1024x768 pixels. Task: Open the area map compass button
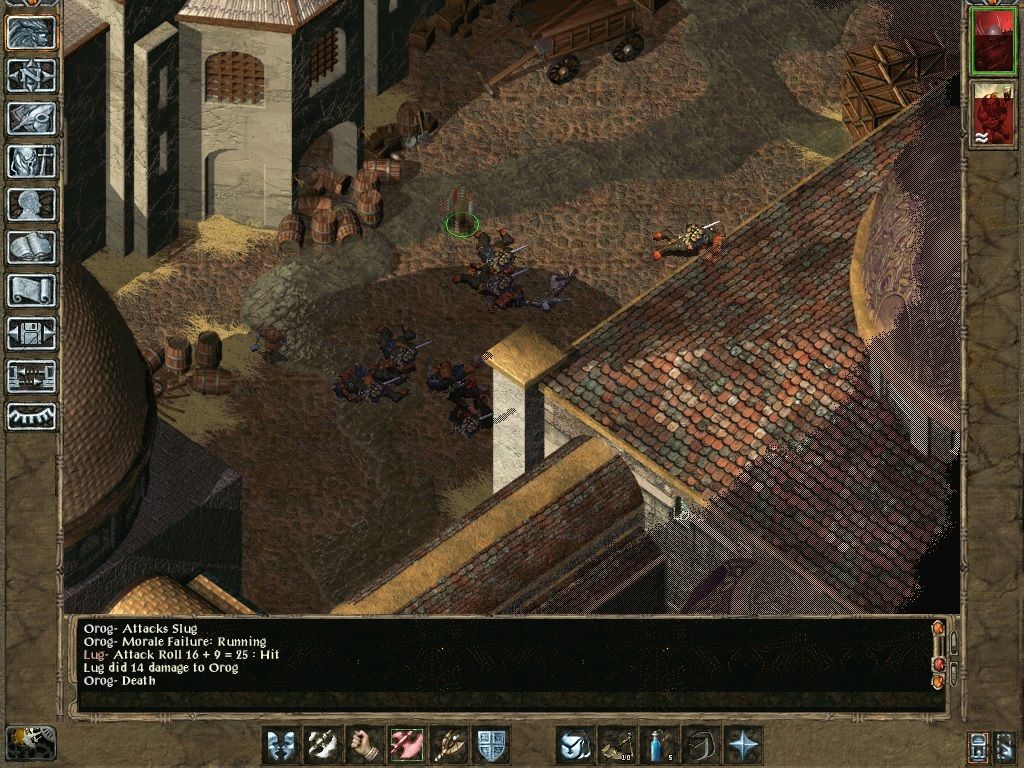(31, 75)
